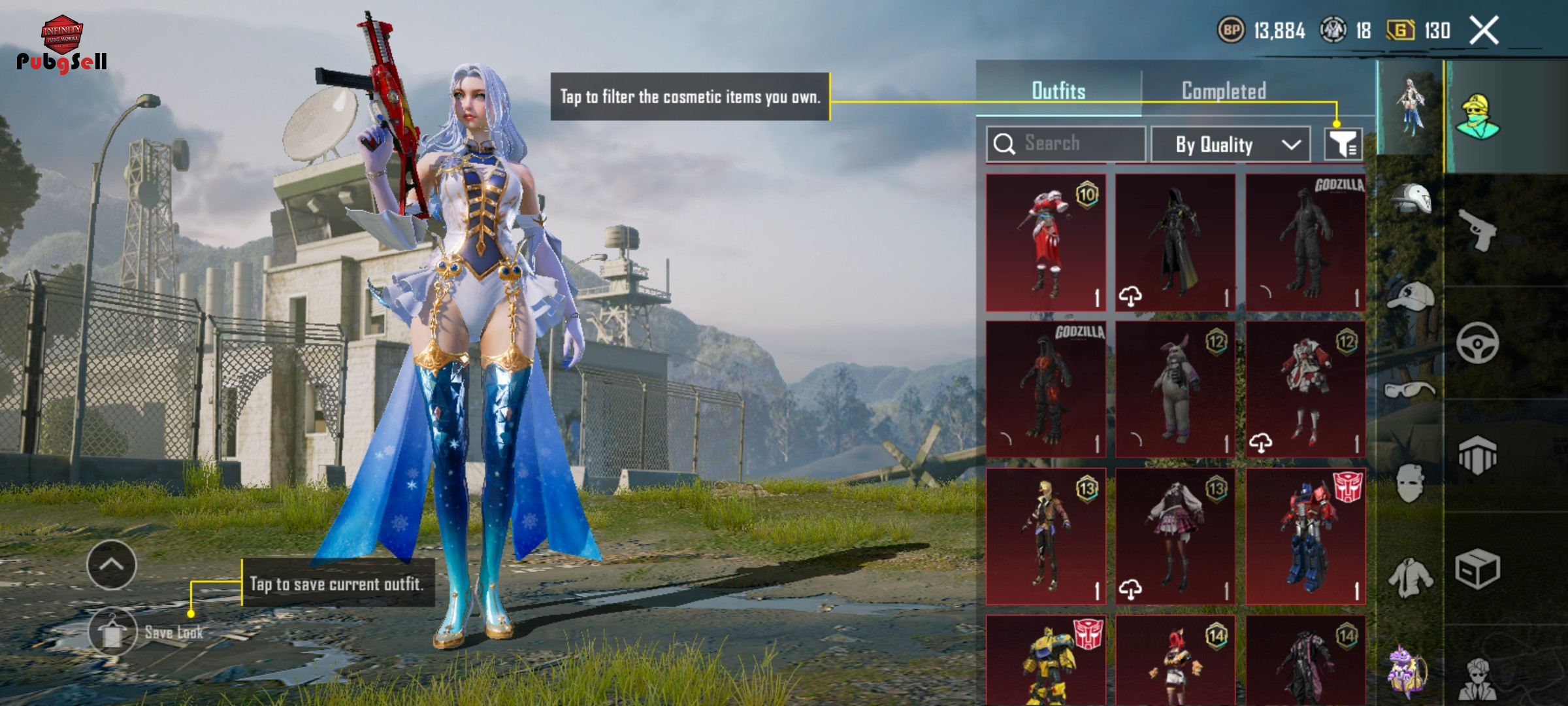The width and height of the screenshot is (1568, 706).
Task: Open the By Quality sort dropdown
Action: point(1230,144)
